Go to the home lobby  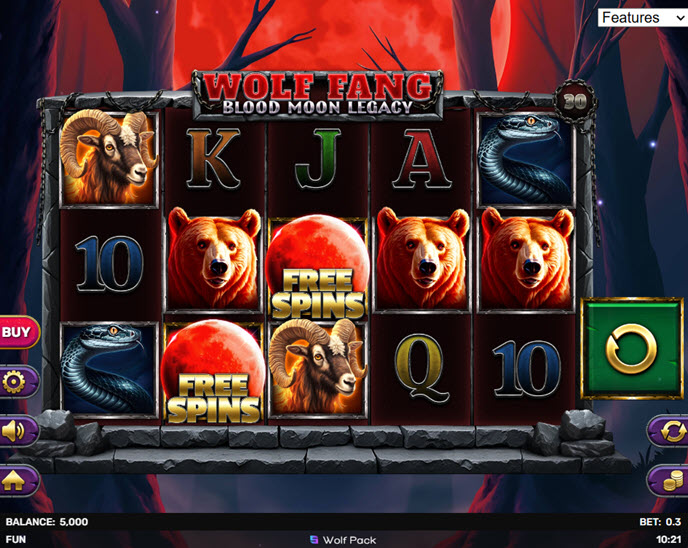(x=17, y=481)
